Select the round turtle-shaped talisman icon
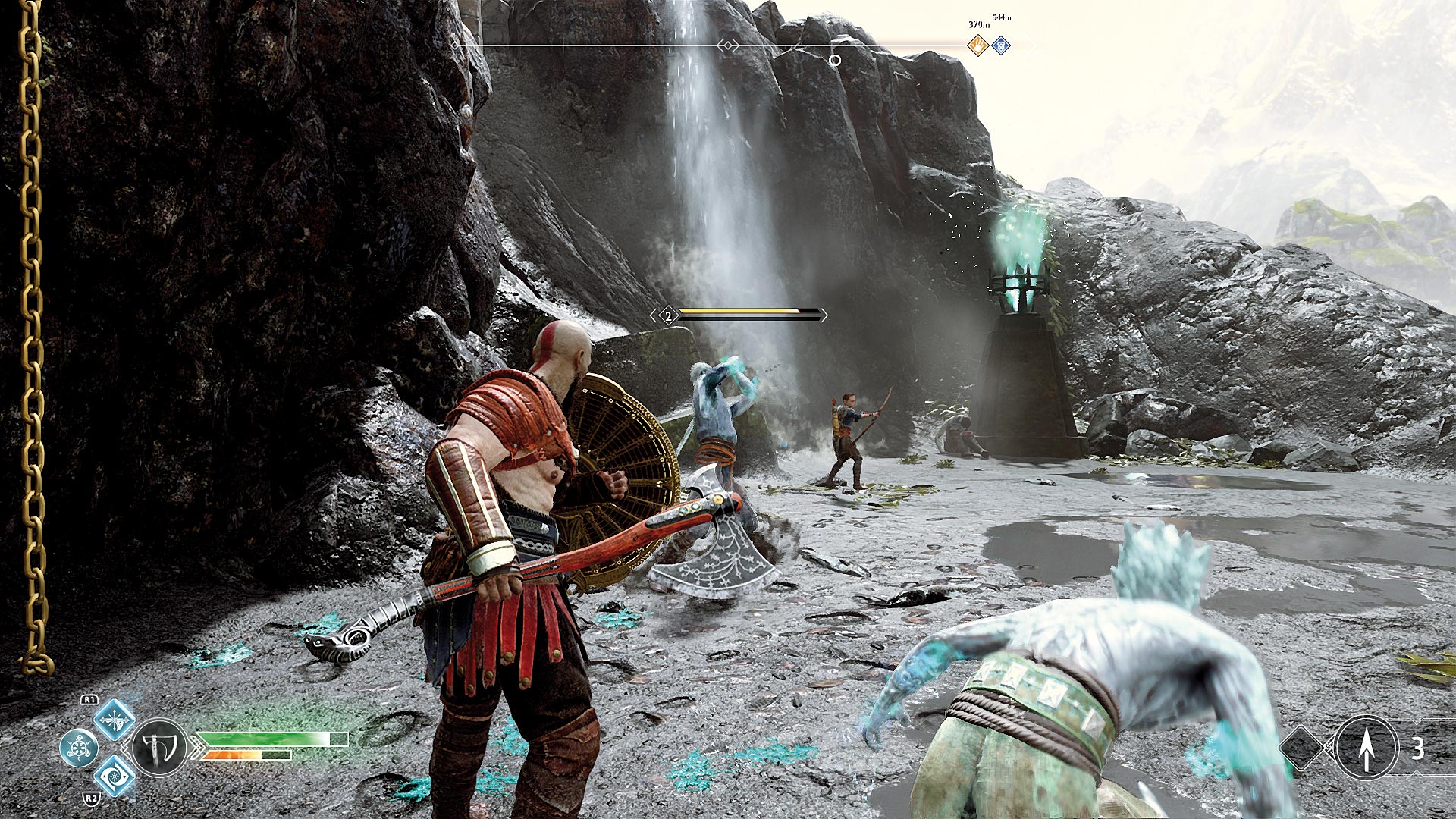The height and width of the screenshot is (819, 1456). [78, 748]
